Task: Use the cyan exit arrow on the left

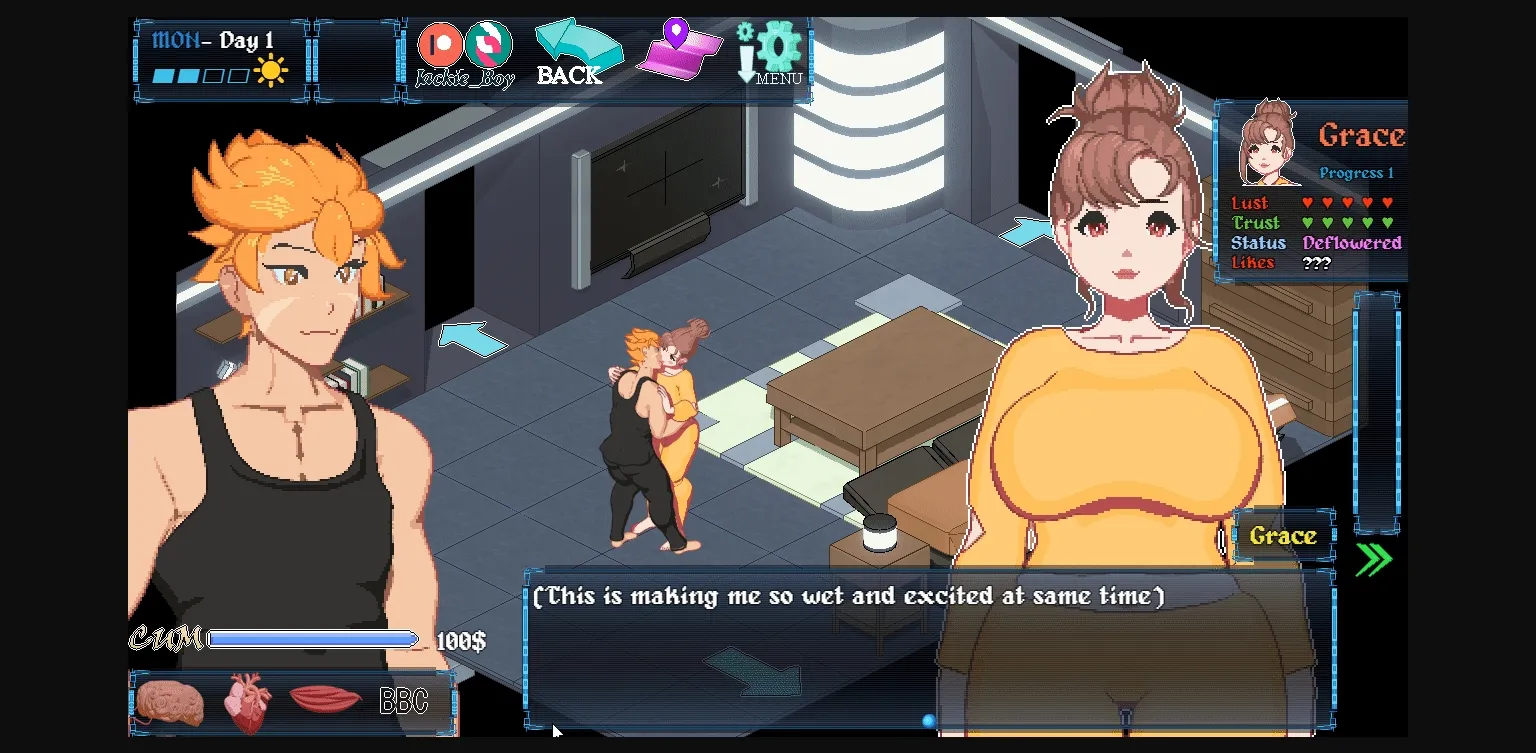Action: point(472,338)
